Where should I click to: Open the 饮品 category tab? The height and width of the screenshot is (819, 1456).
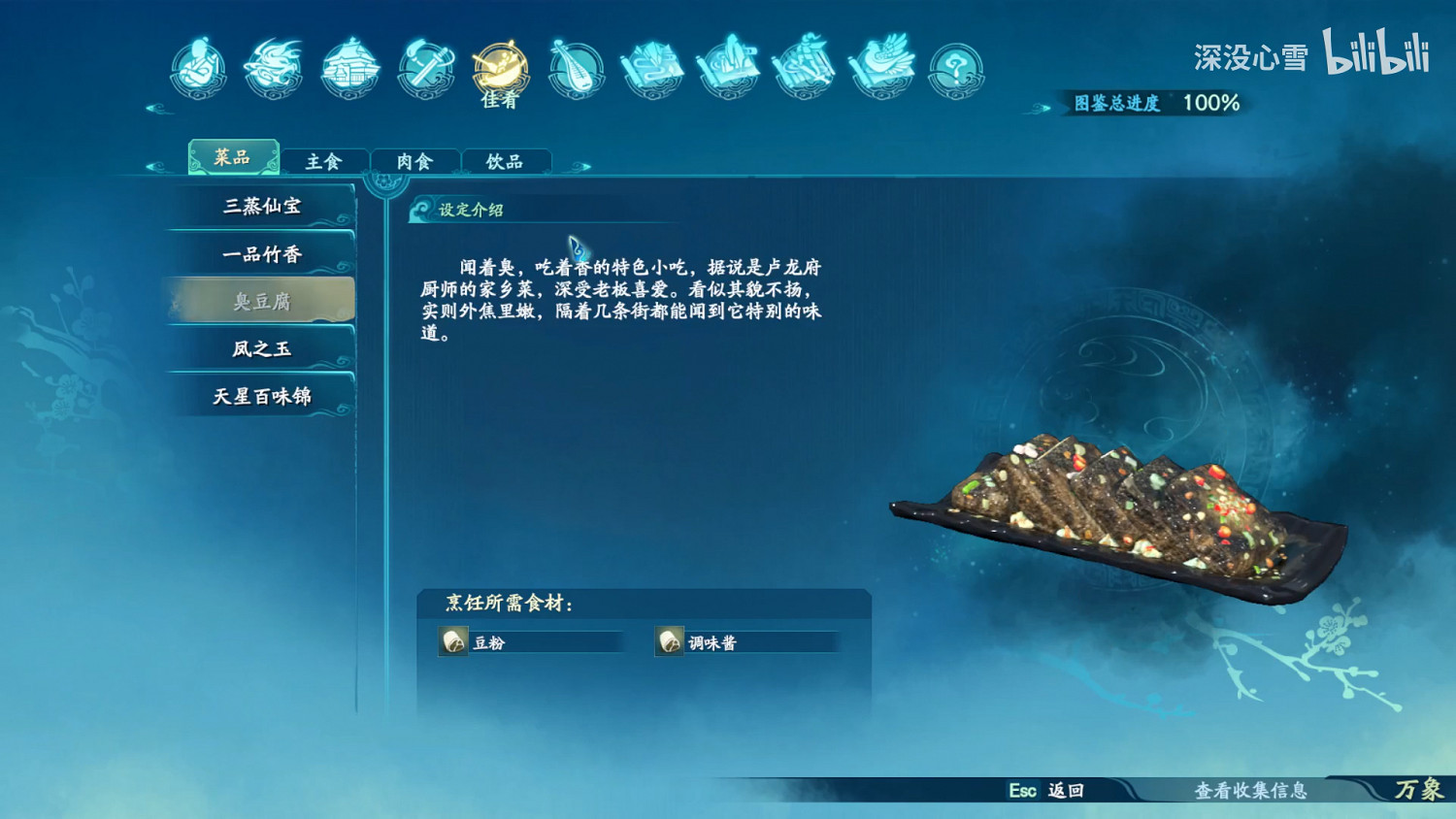coord(506,160)
